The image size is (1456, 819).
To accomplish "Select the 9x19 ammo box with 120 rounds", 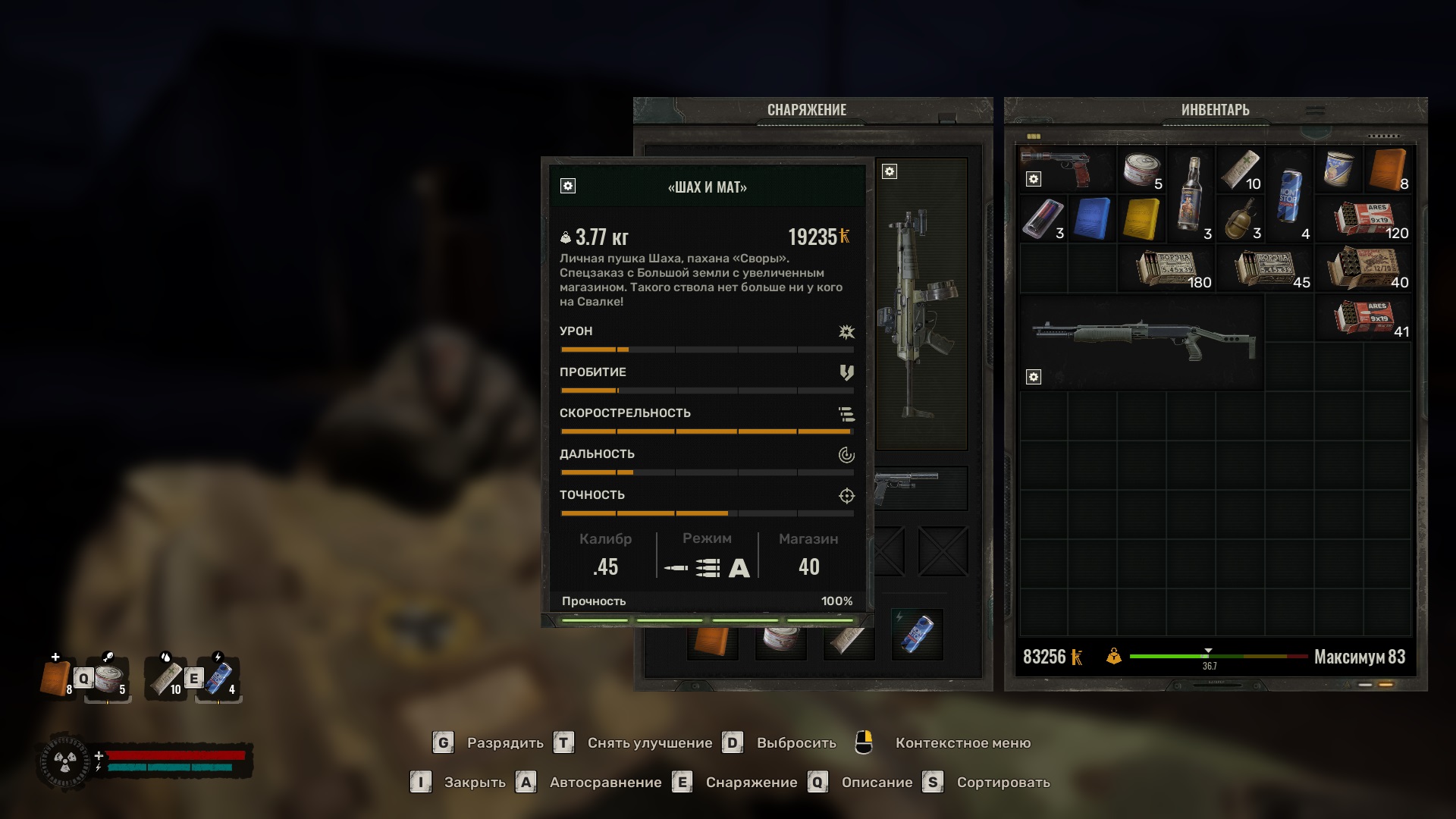I will [x=1363, y=219].
